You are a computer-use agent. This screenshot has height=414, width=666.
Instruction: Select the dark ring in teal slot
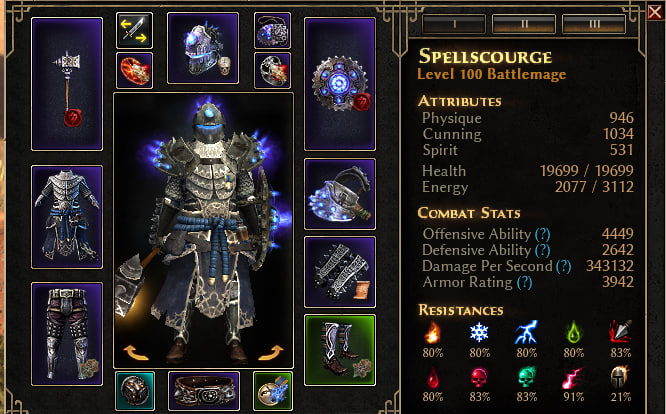pos(133,390)
